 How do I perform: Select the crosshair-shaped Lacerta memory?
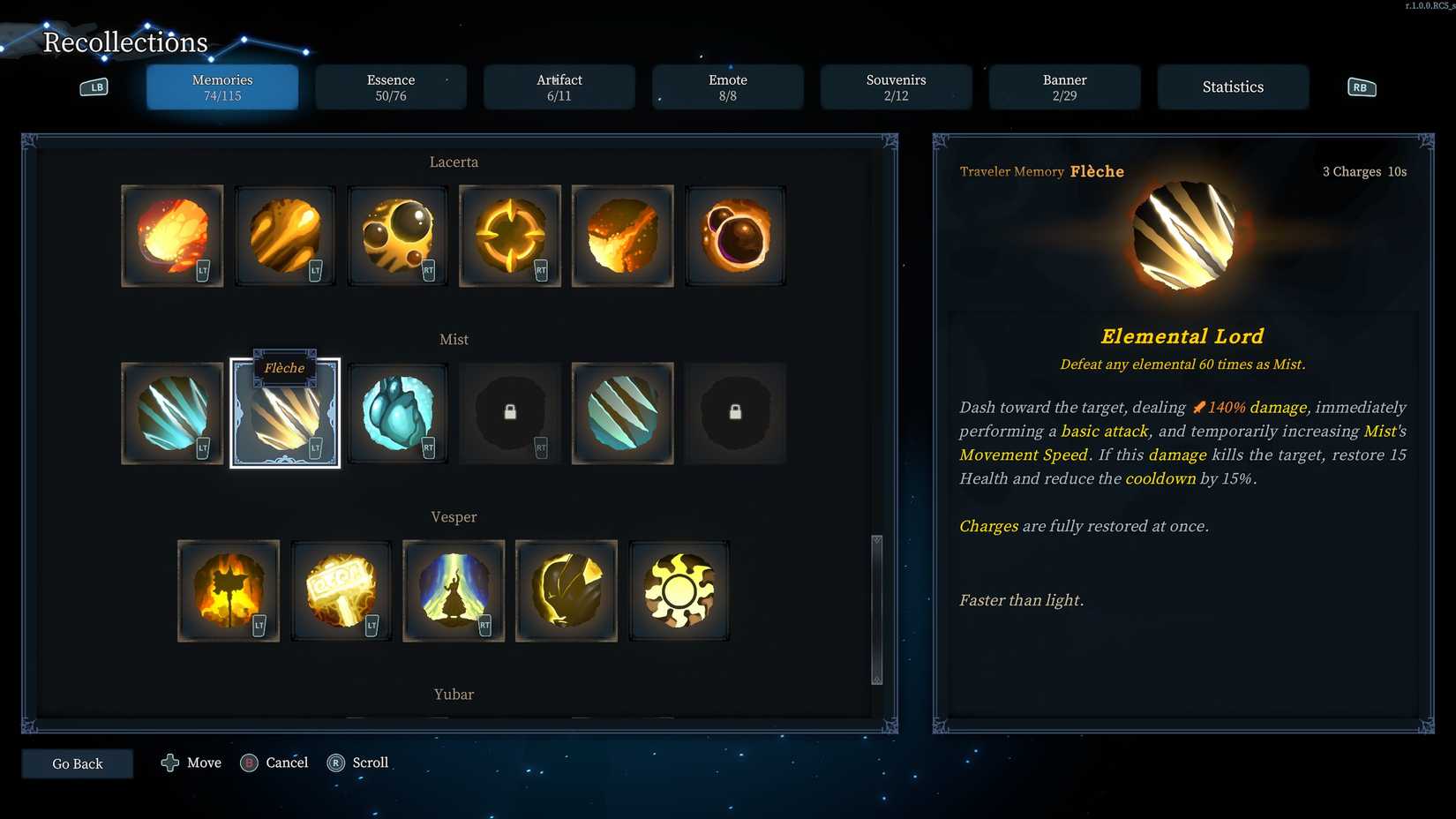[510, 236]
